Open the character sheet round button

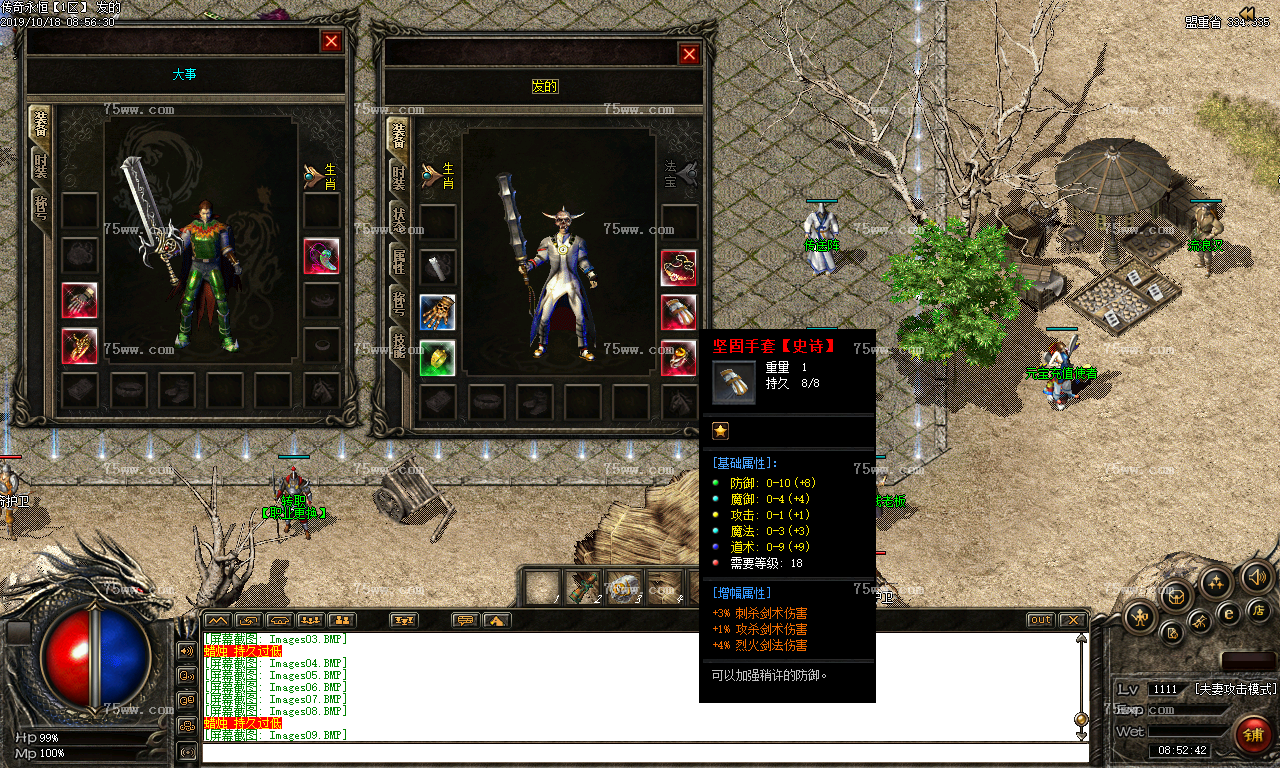pos(1140,617)
